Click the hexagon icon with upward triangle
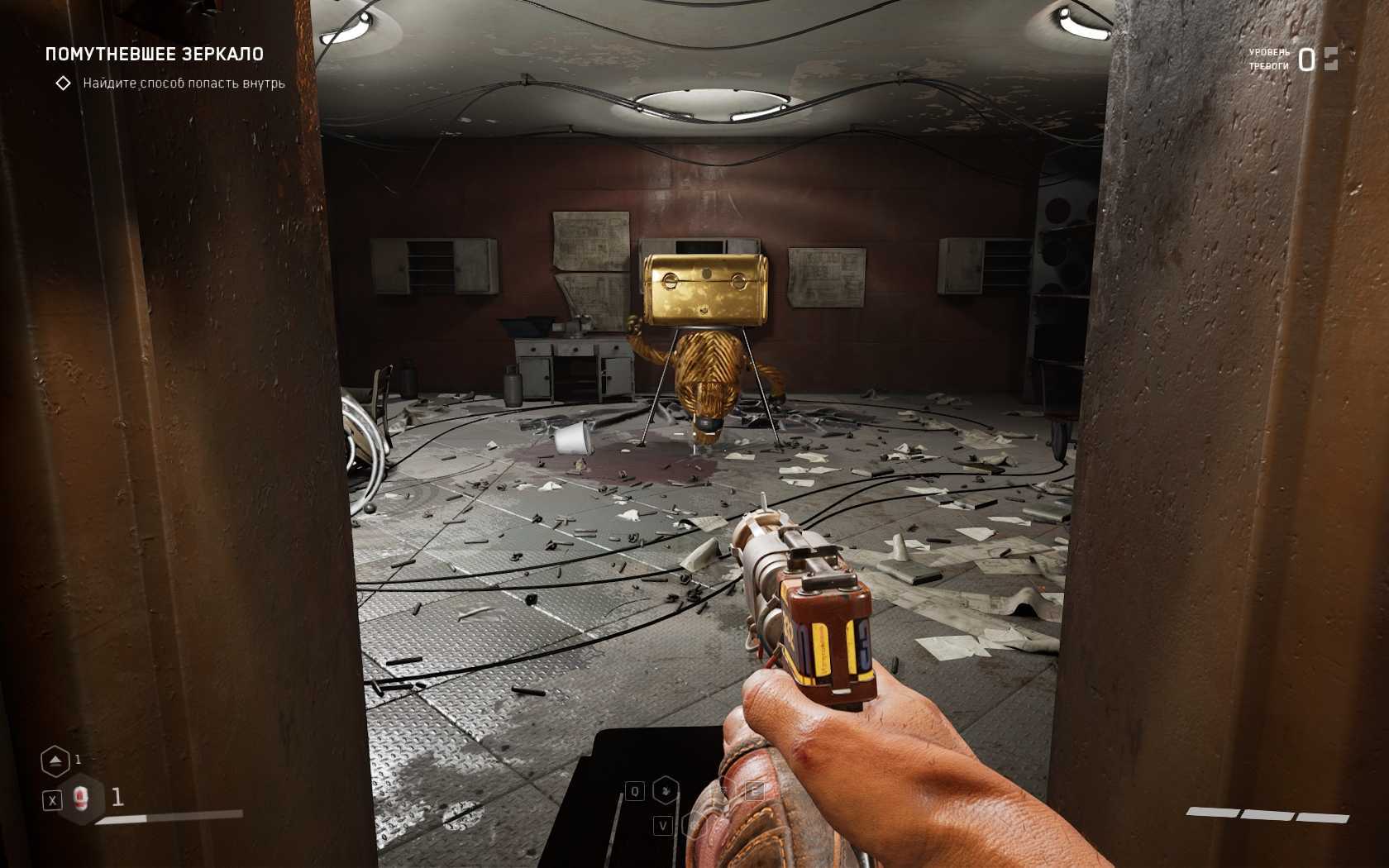Viewport: 1389px width, 868px height. (55, 761)
